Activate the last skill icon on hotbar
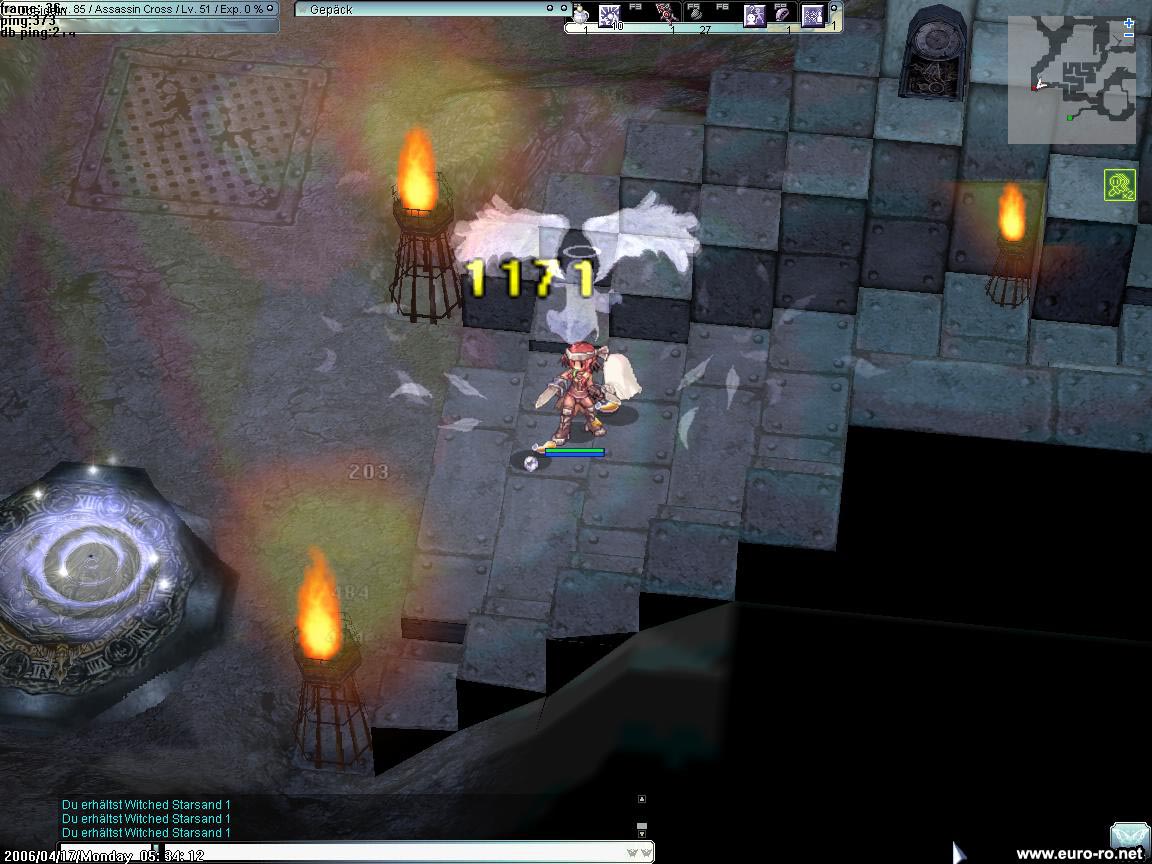Screen dimensions: 1152x864 click(813, 15)
